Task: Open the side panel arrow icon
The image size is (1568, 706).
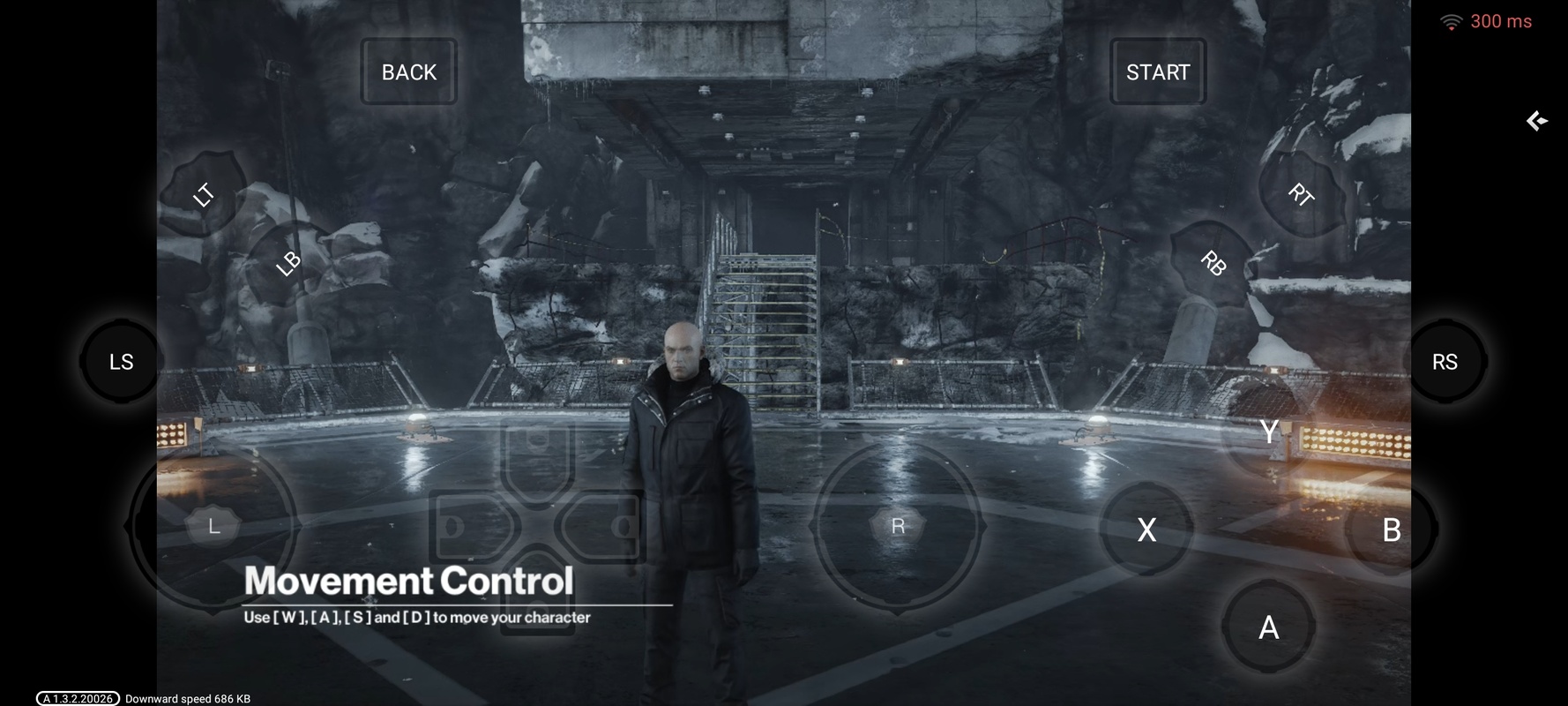Action: (1537, 121)
